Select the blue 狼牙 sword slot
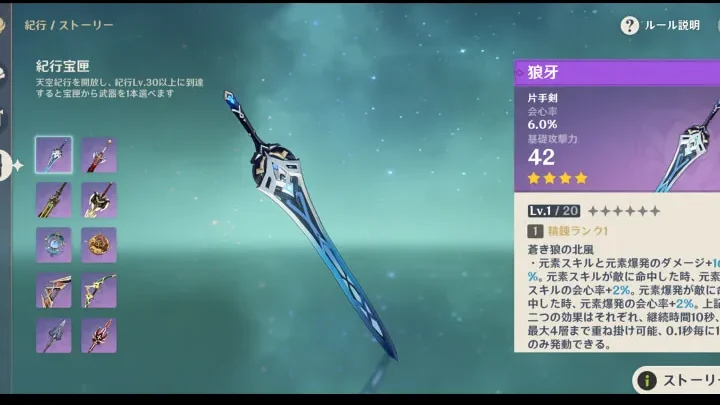720x405 pixels. (54, 155)
